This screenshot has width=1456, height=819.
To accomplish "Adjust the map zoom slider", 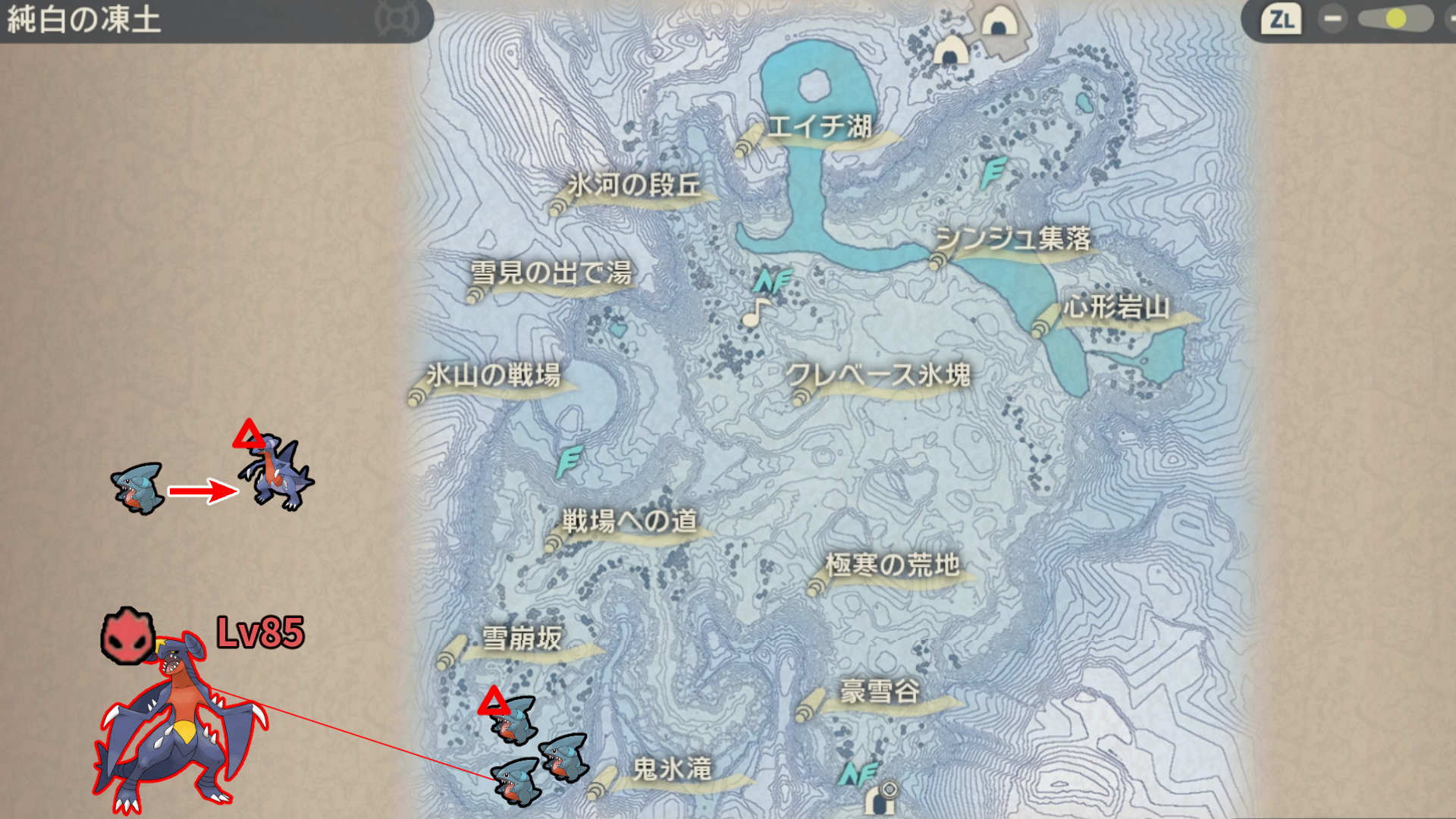I will (x=1395, y=19).
